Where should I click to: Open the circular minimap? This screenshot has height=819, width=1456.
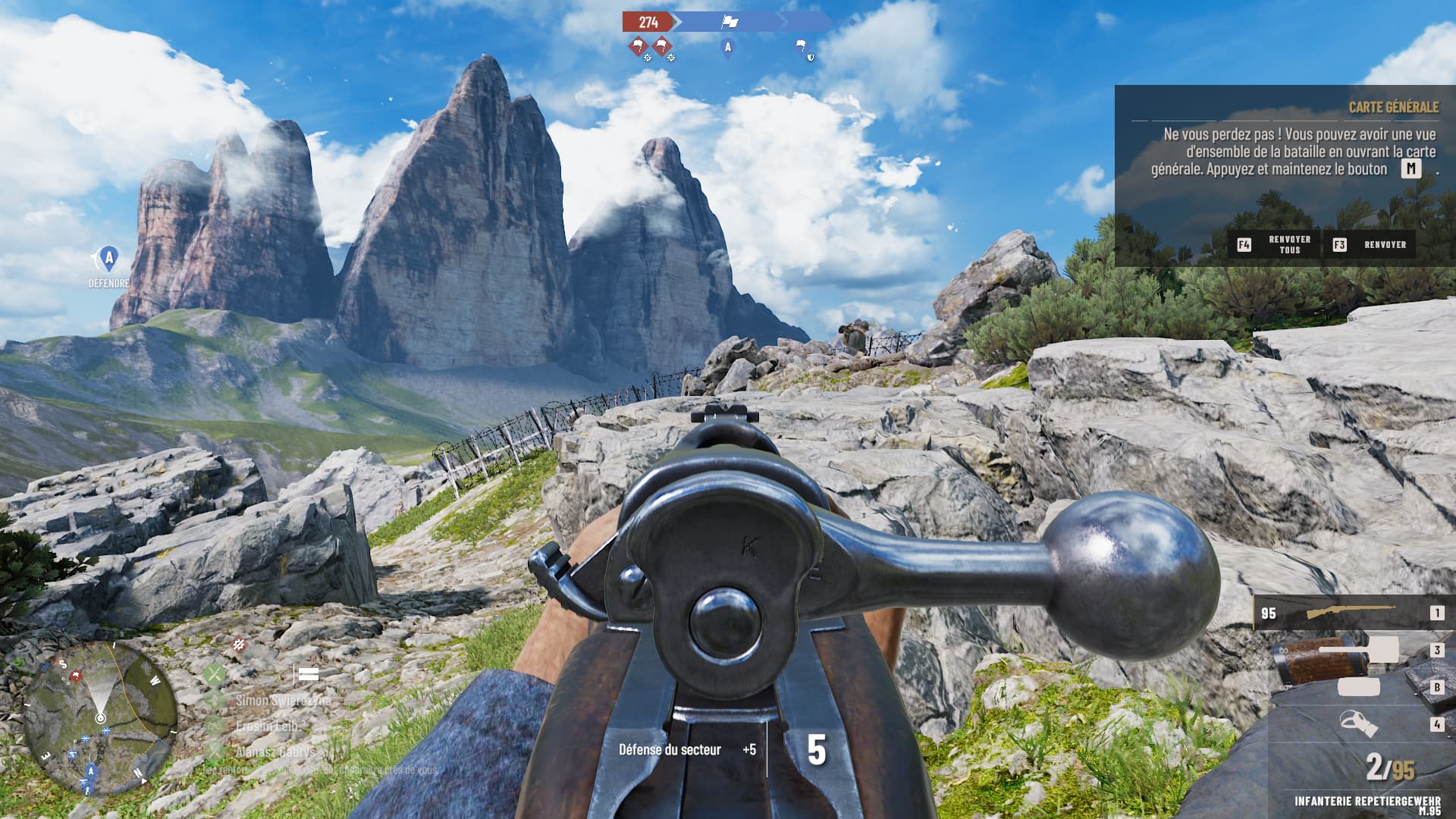point(100,717)
